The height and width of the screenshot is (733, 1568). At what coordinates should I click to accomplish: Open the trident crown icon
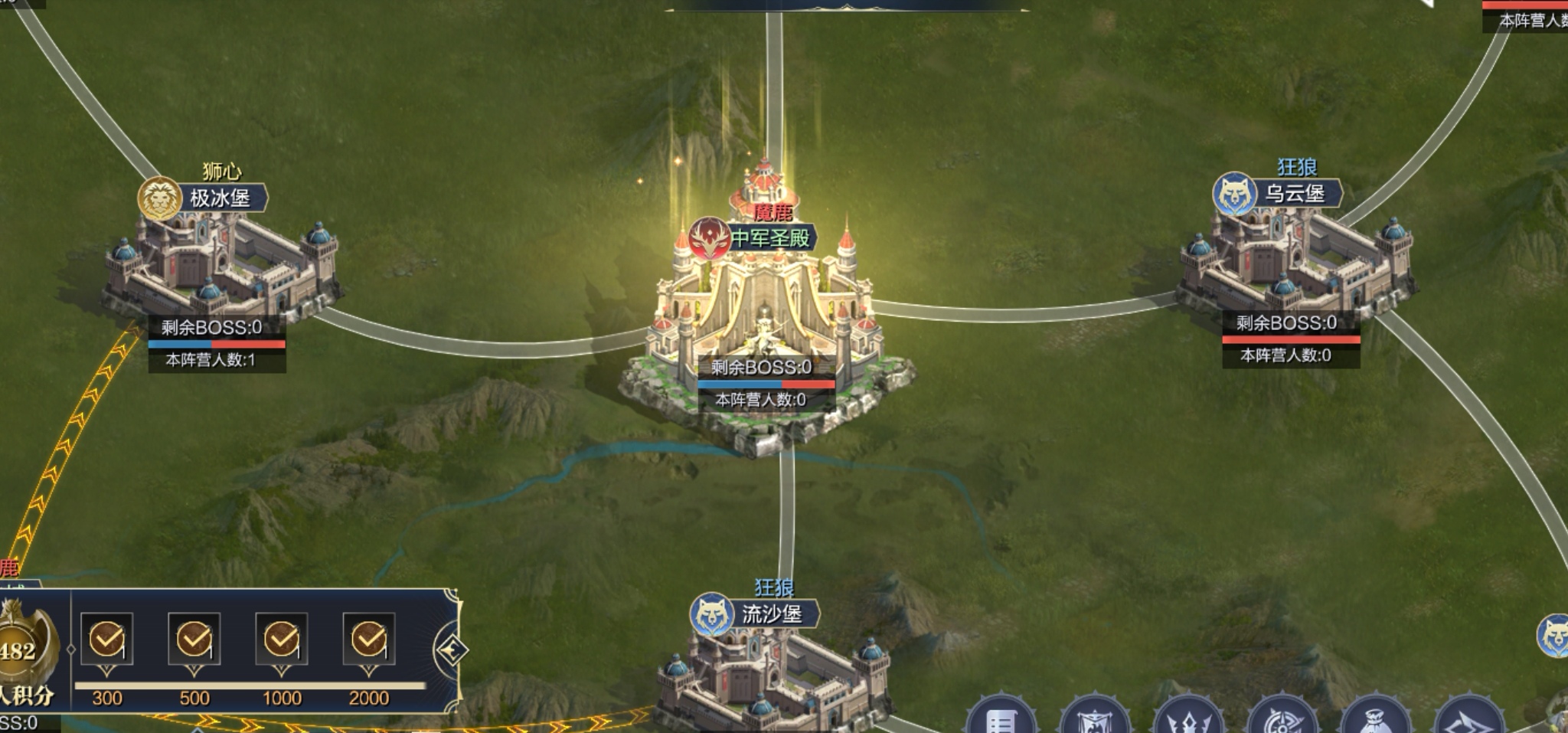click(x=1188, y=720)
